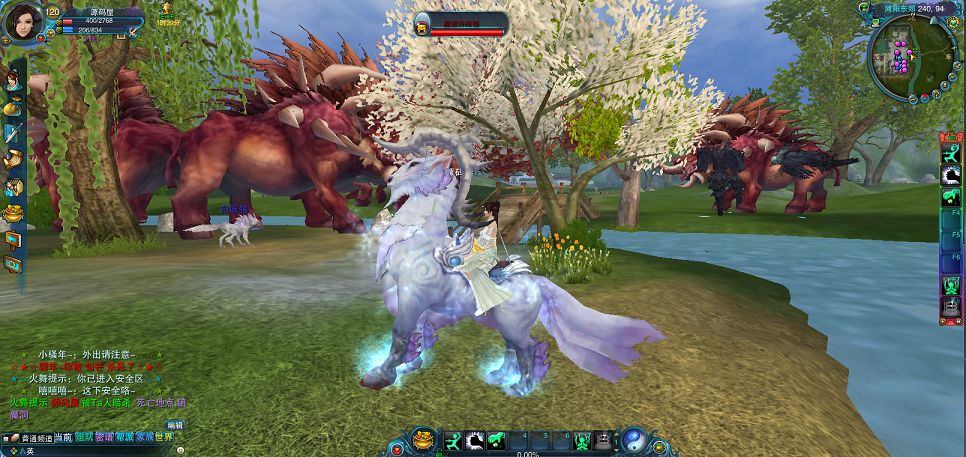Image resolution: width=966 pixels, height=457 pixels.
Task: Activate the meditating figure skill in bottom hotbar
Action: coord(583,440)
